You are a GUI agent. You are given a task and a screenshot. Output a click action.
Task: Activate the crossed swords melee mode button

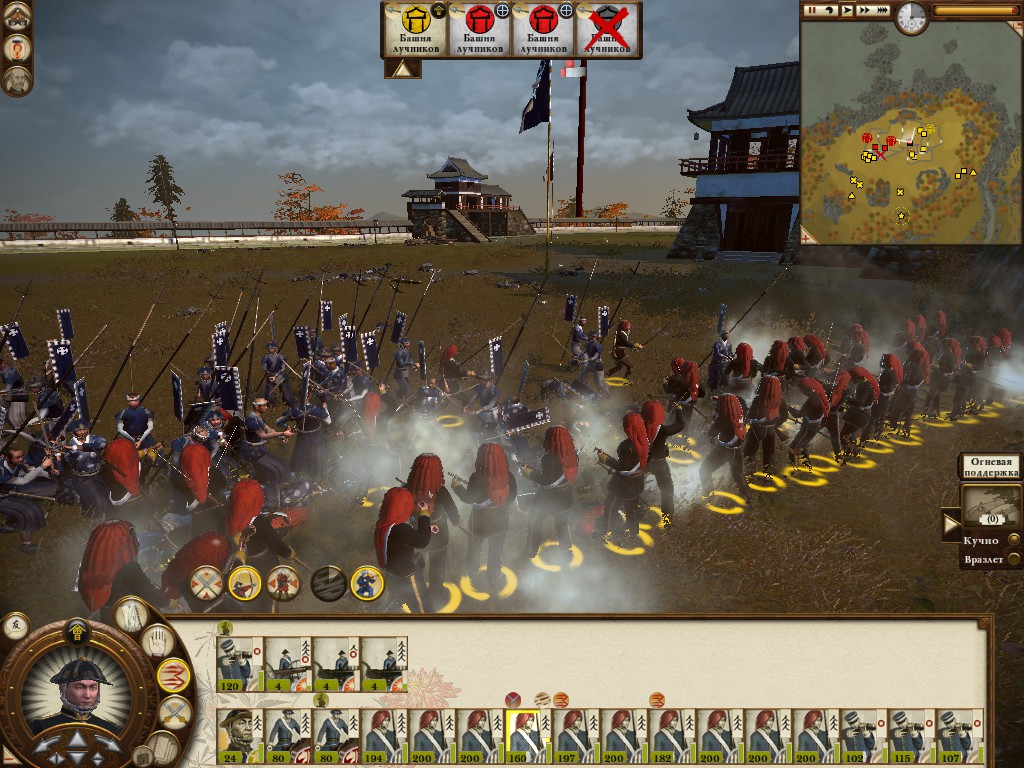point(174,712)
